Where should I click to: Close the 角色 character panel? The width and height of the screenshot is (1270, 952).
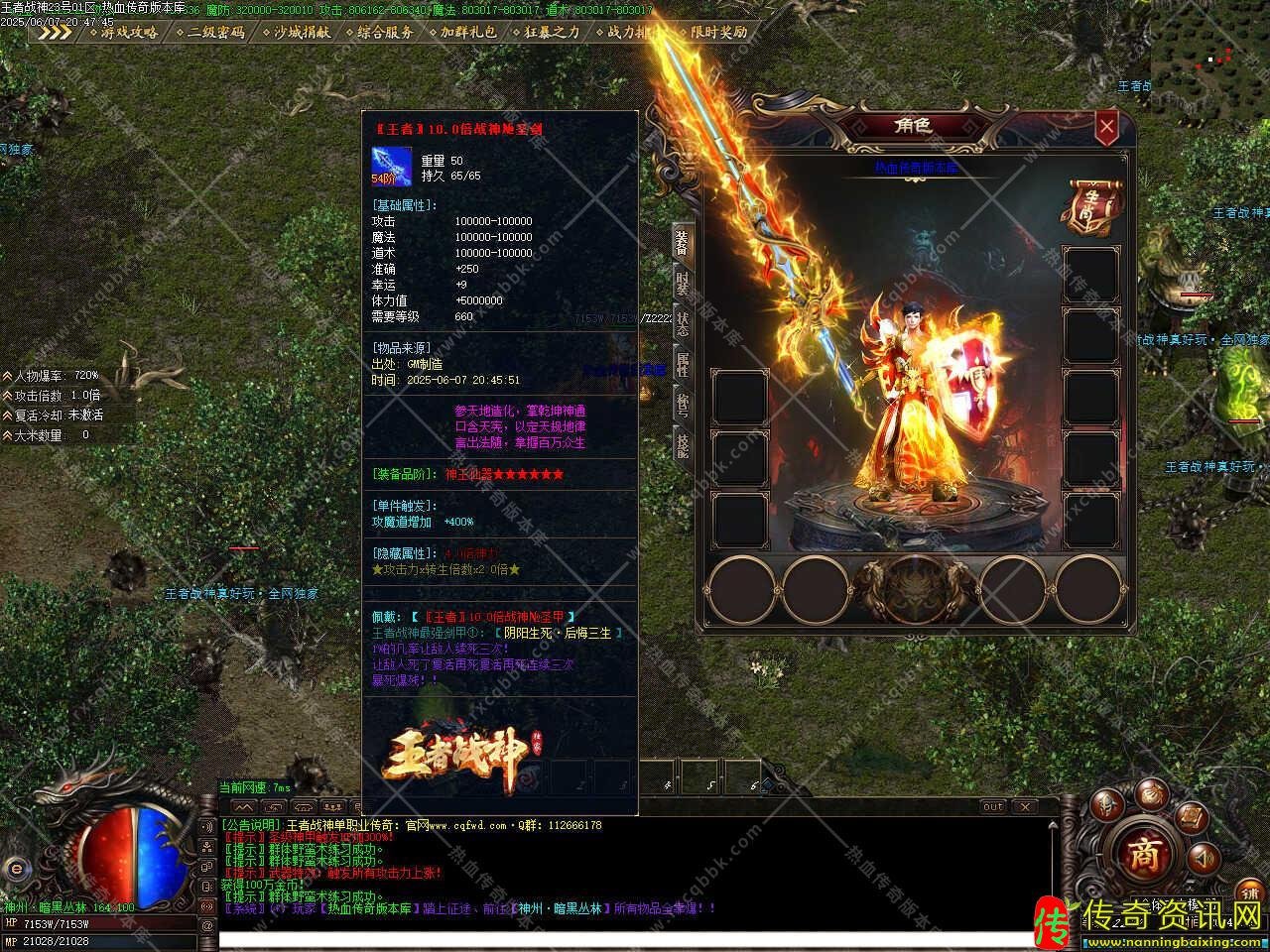(1106, 126)
